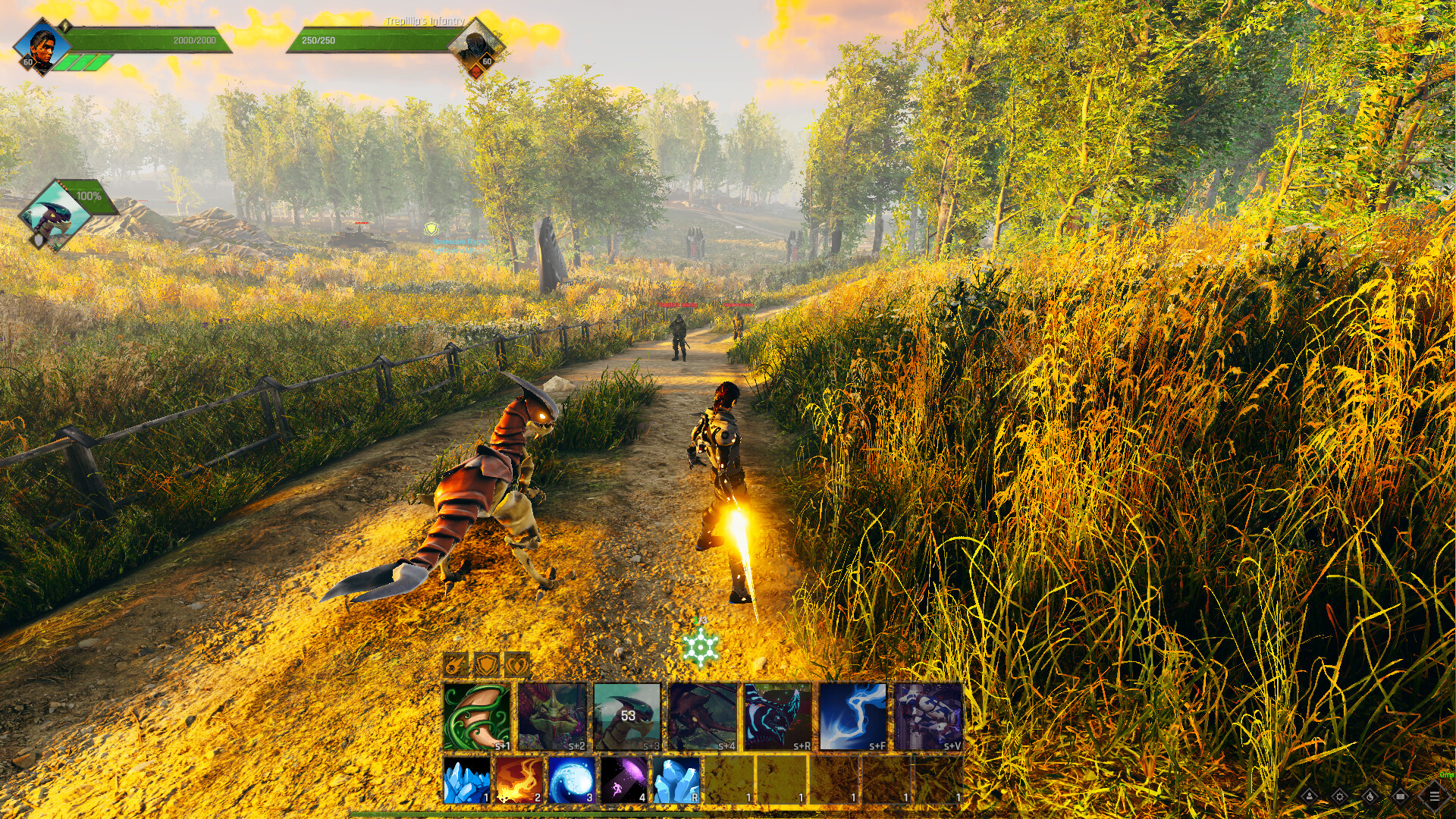Open the hamburger main menu button
The height and width of the screenshot is (819, 1456).
[x=1434, y=796]
